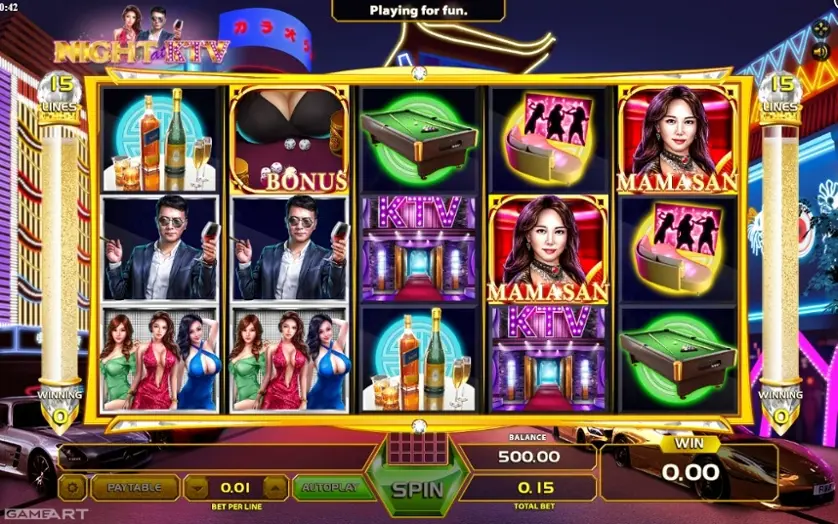Decrease the bet per line
Screen dimensions: 838x524
(x=197, y=488)
